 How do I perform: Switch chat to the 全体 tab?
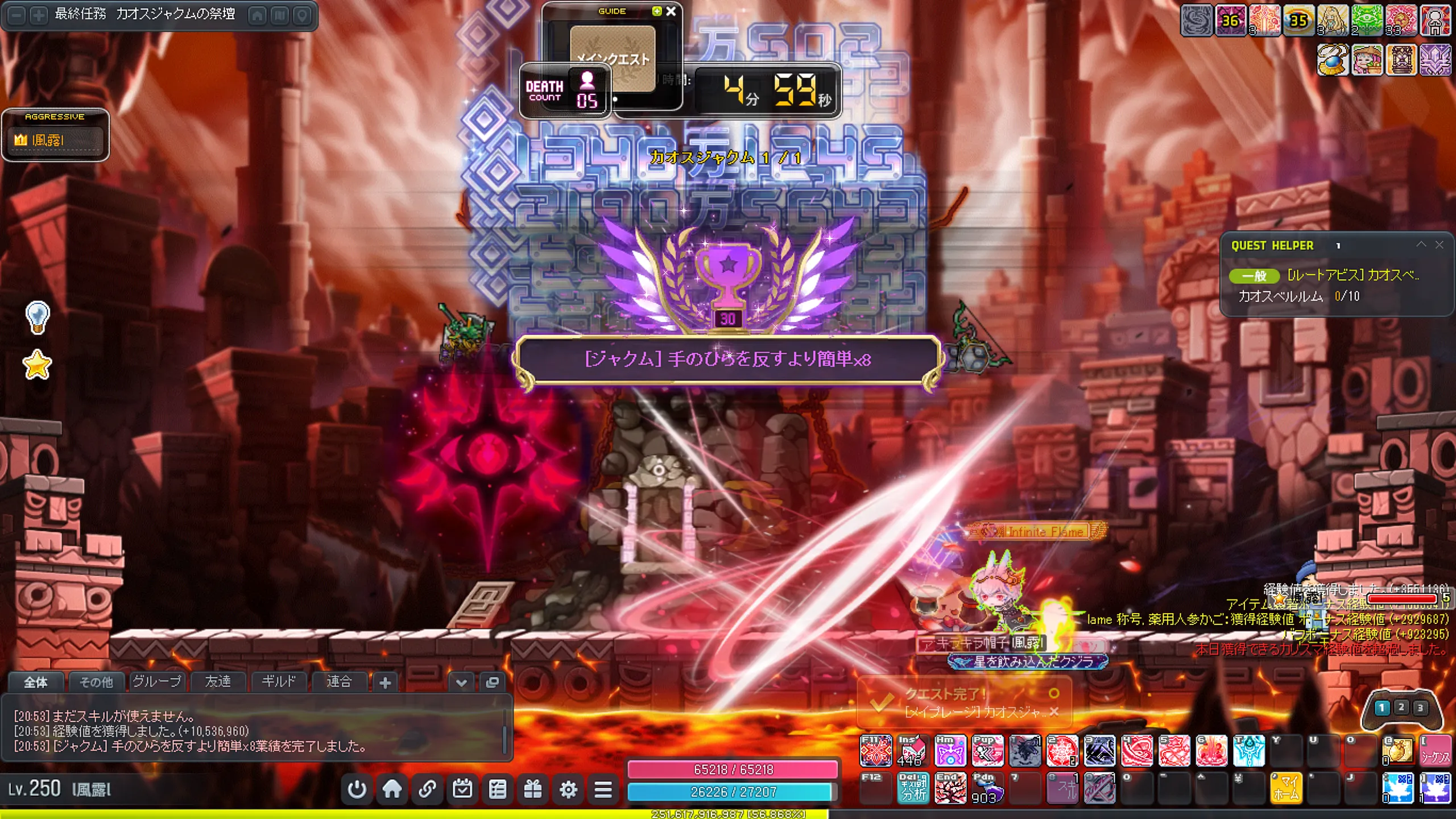coord(35,682)
